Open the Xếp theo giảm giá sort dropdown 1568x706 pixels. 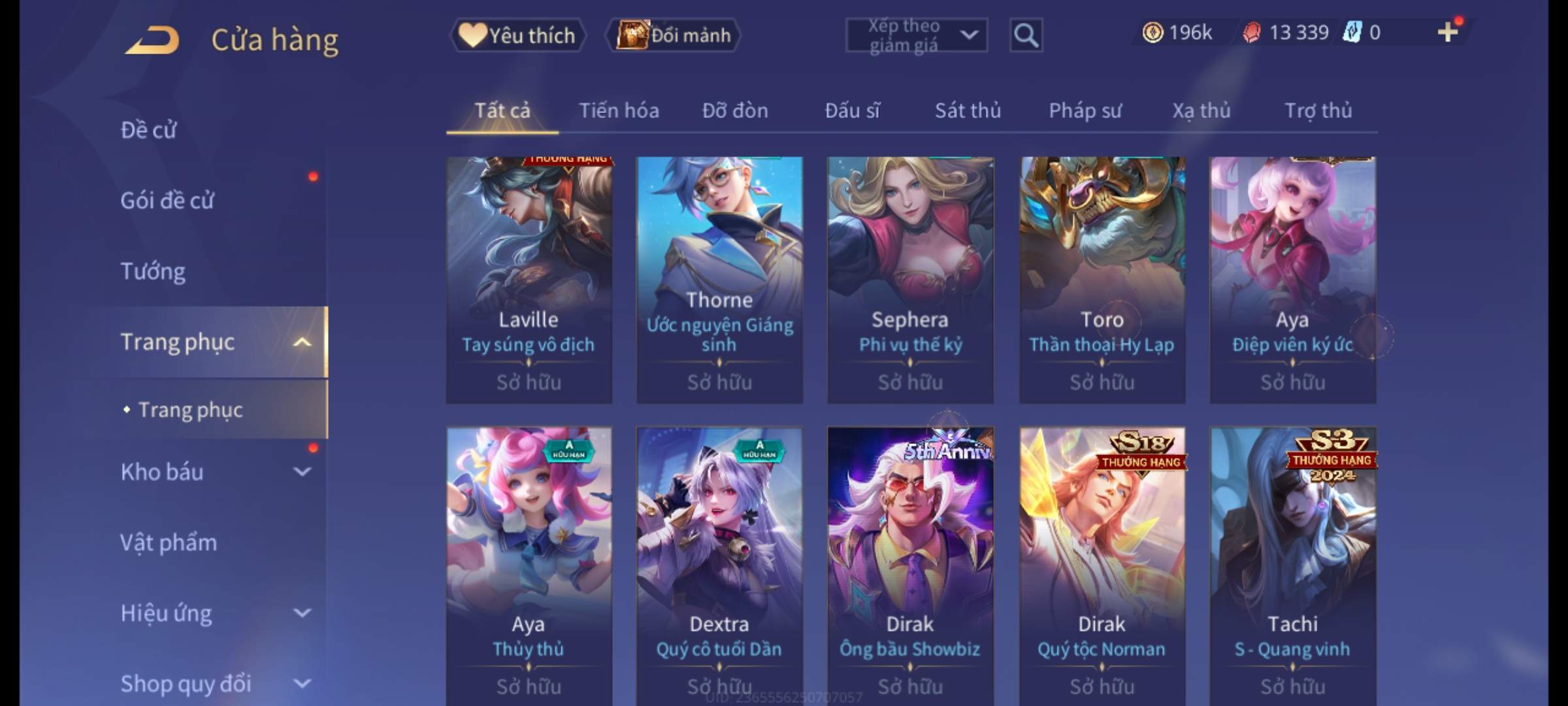coord(916,35)
